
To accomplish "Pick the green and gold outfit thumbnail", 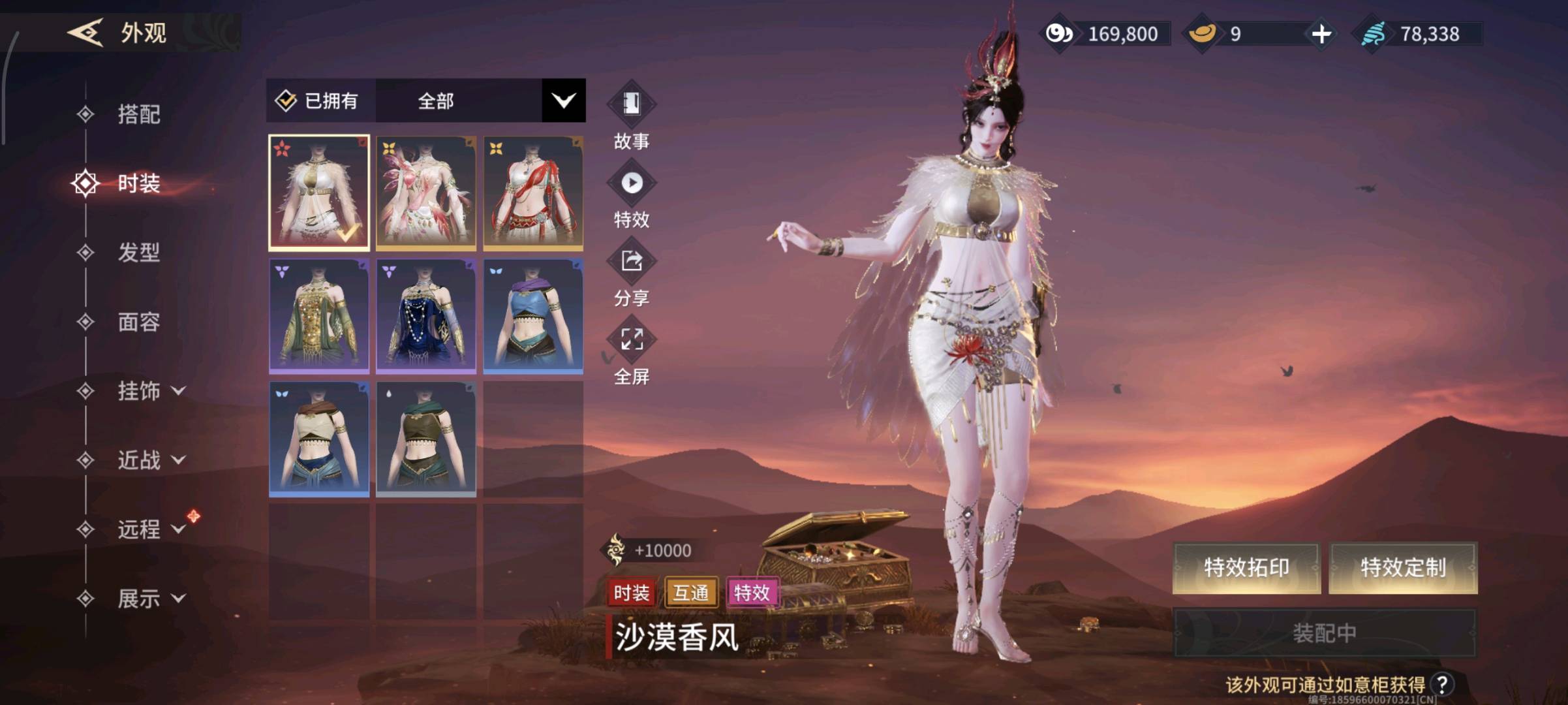I will [x=319, y=316].
